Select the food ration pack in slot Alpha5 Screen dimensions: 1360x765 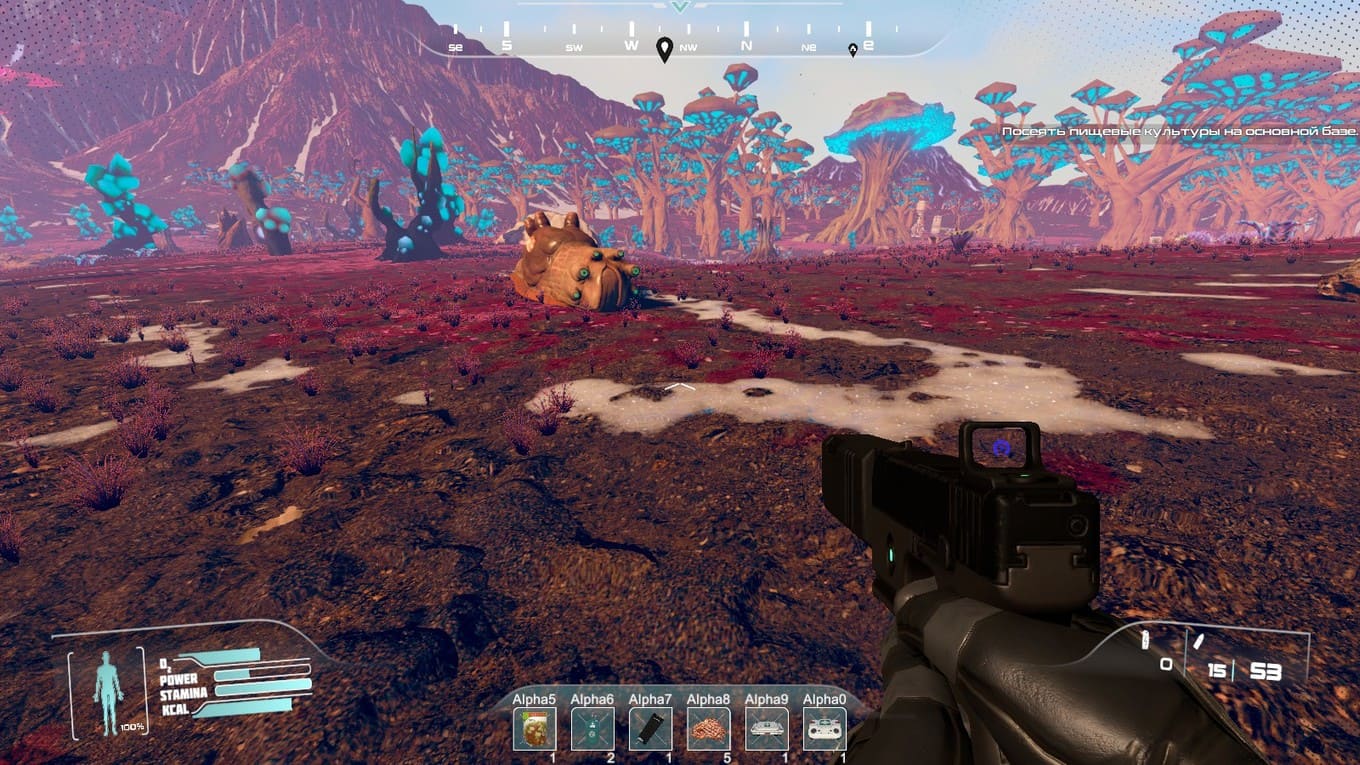click(x=534, y=729)
